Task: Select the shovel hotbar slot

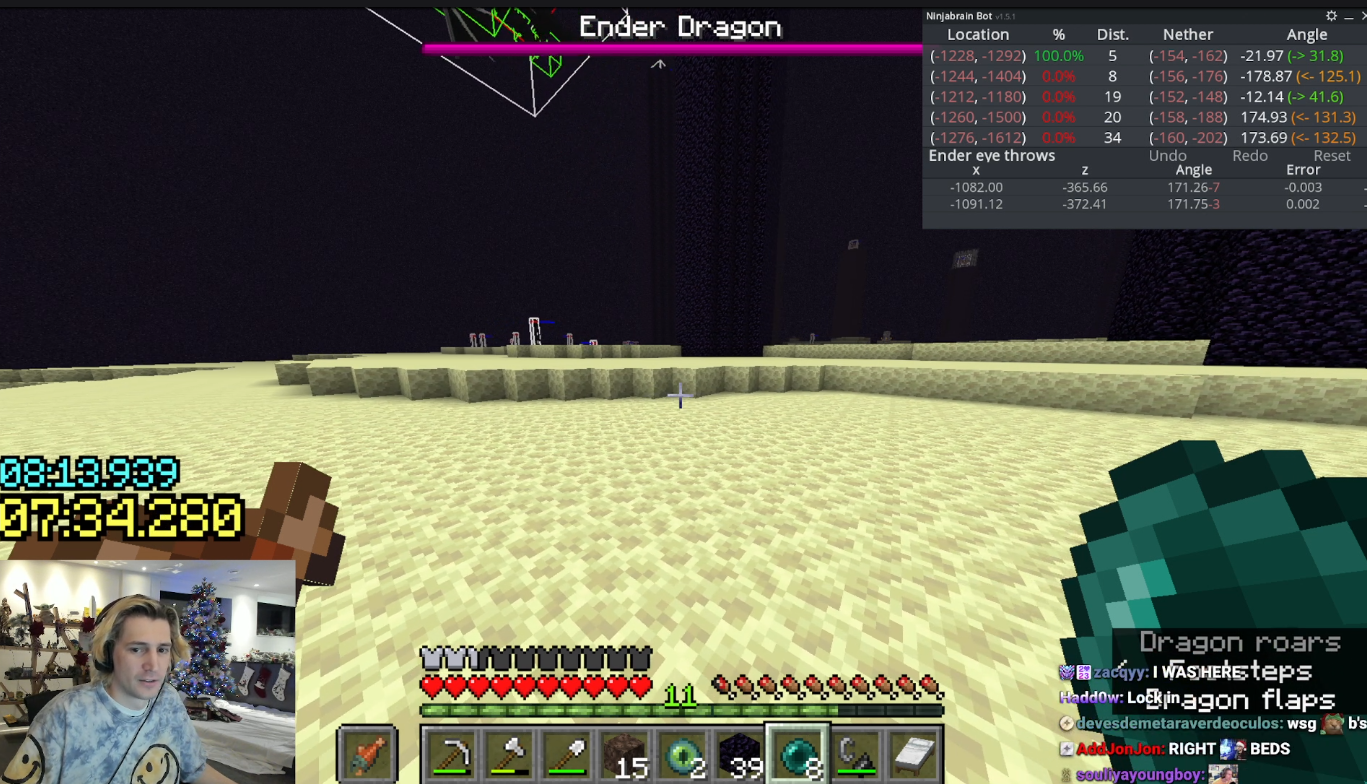Action: tap(566, 753)
